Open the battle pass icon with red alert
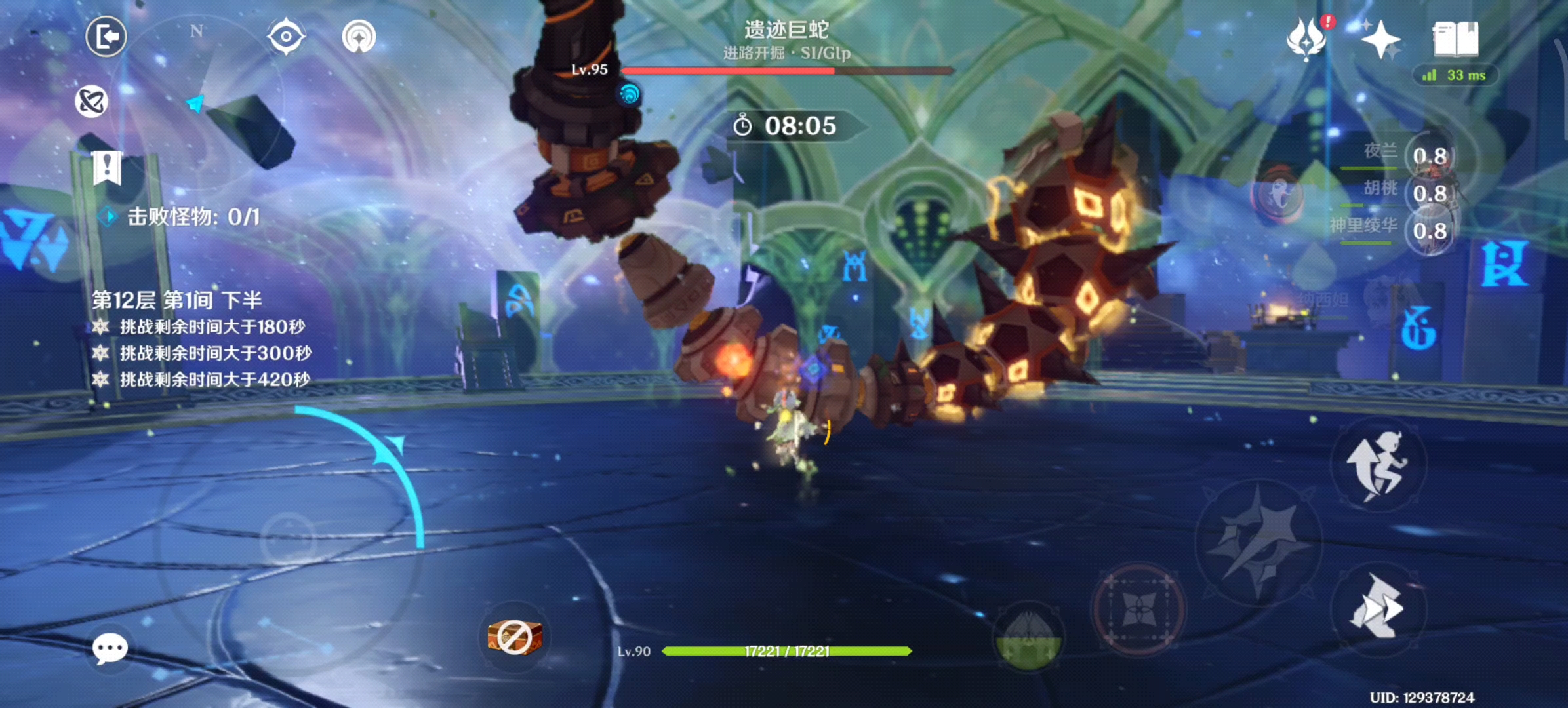The width and height of the screenshot is (1568, 708). coord(1308,38)
